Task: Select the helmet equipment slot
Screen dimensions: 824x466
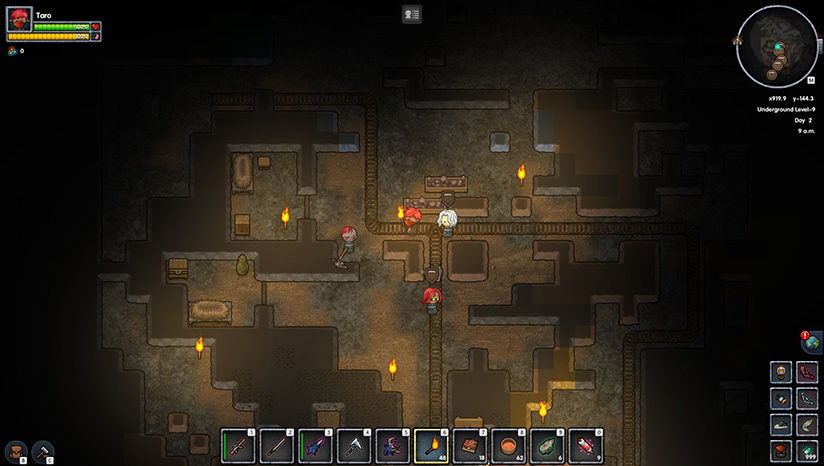Action: [781, 372]
